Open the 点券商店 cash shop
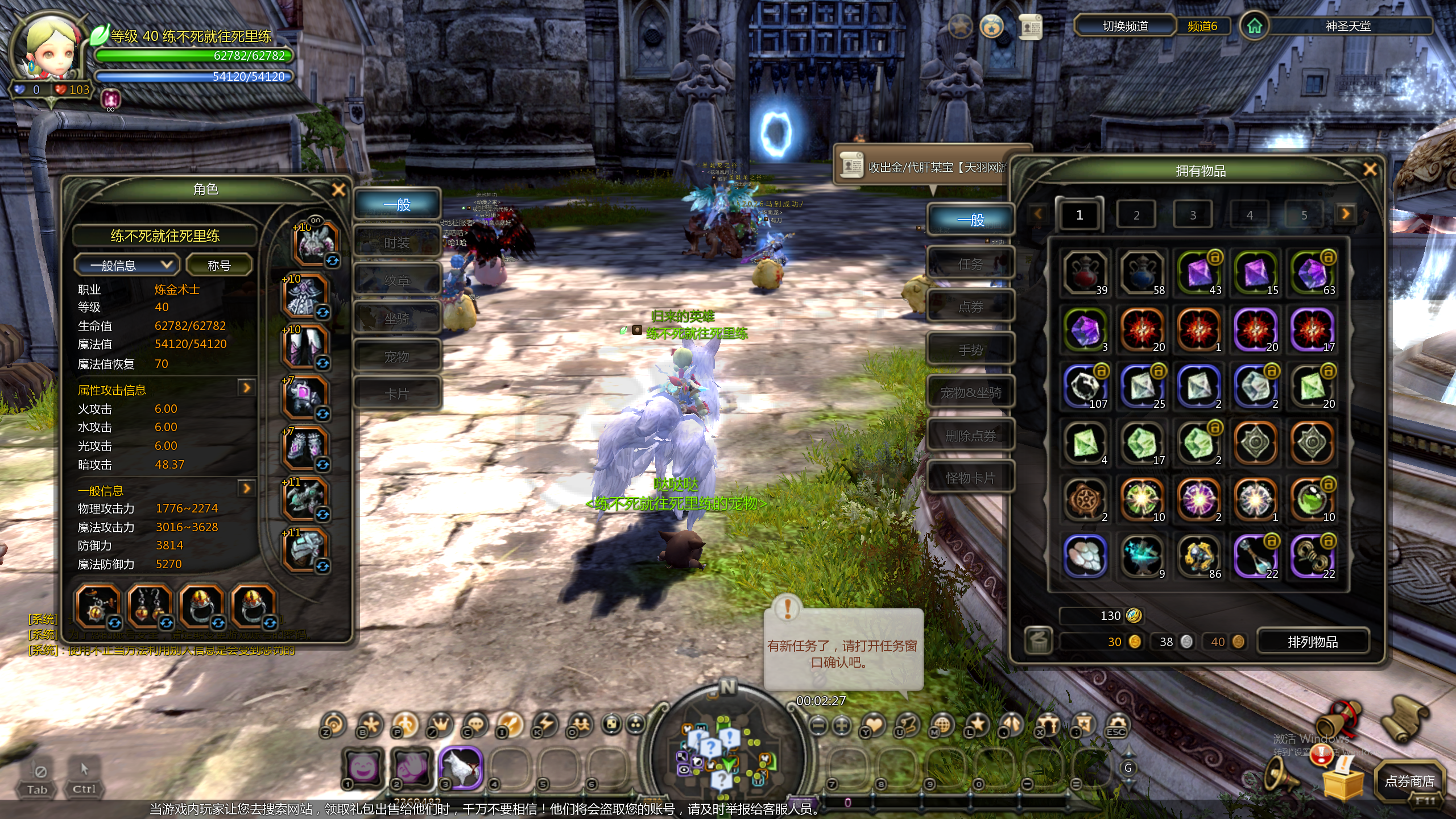 pos(1409,781)
